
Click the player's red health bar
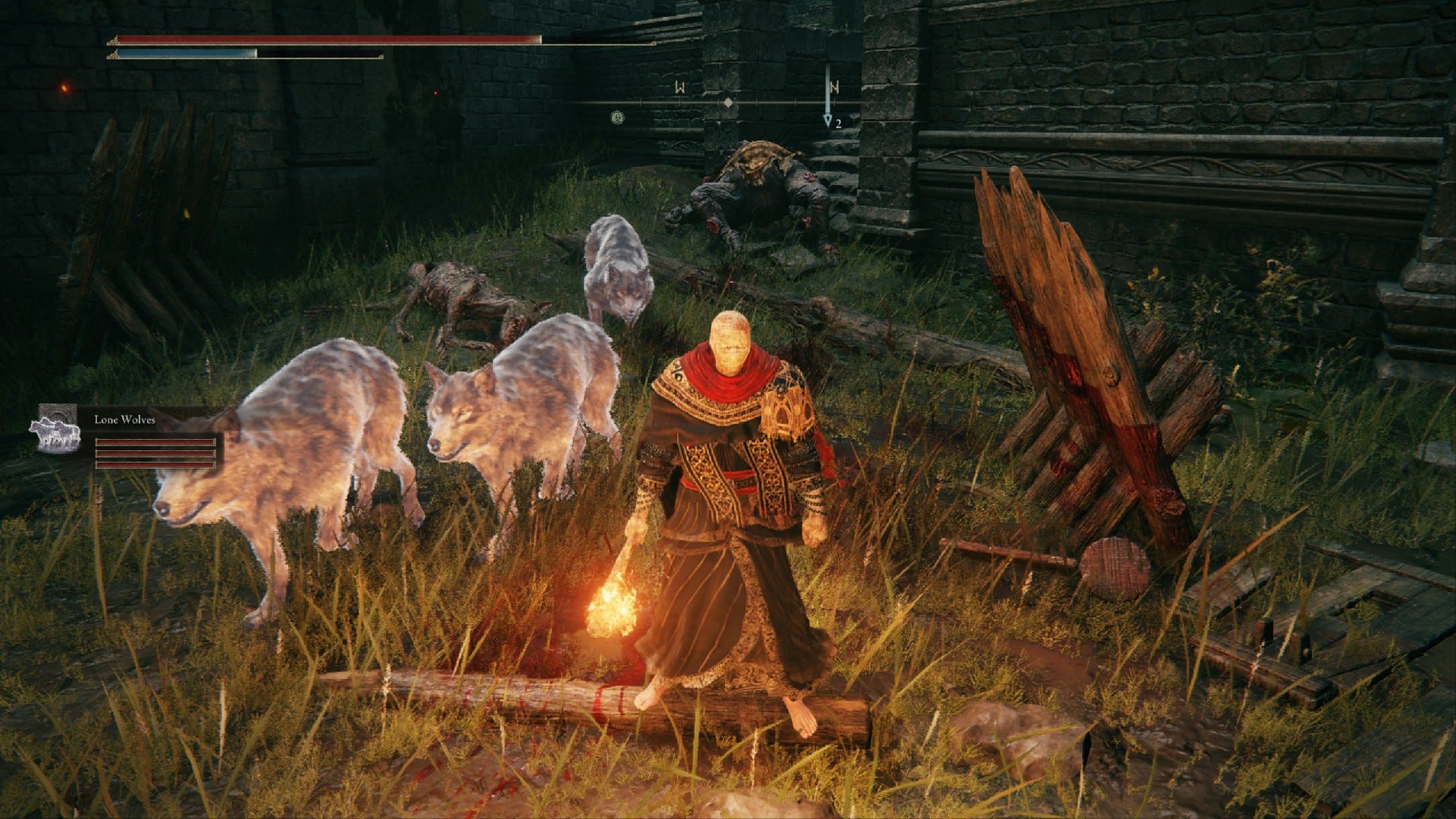coord(326,39)
